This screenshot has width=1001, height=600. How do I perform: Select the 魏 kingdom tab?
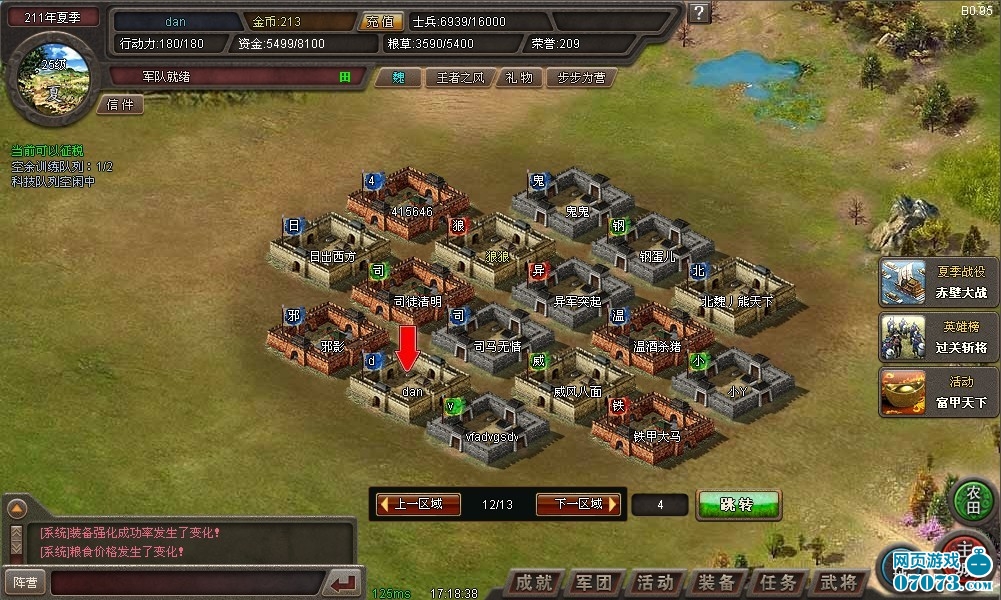(398, 77)
